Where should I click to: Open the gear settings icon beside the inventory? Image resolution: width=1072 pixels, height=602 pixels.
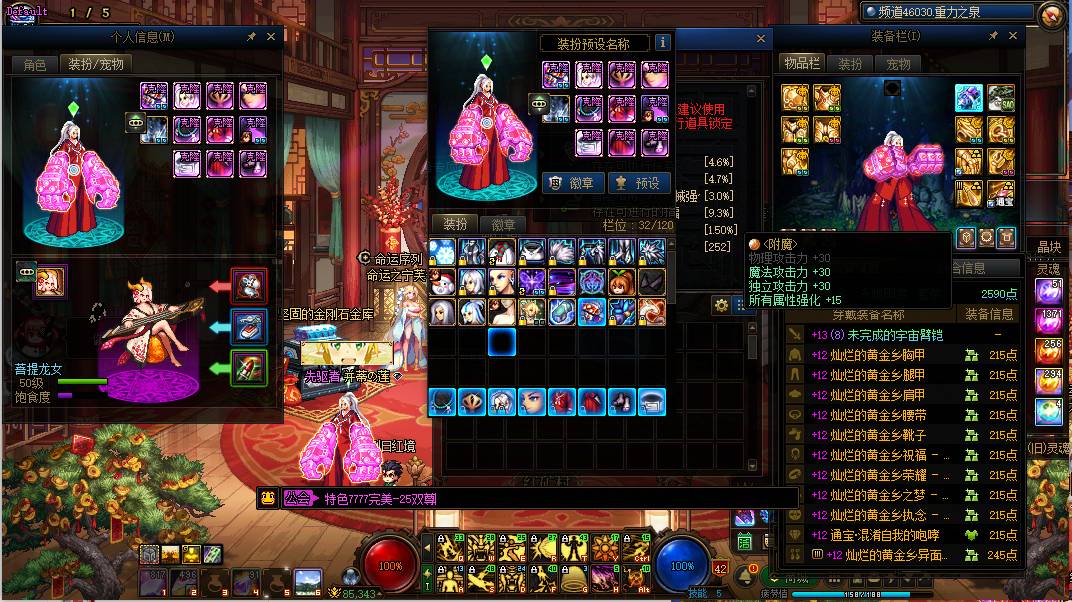720,306
